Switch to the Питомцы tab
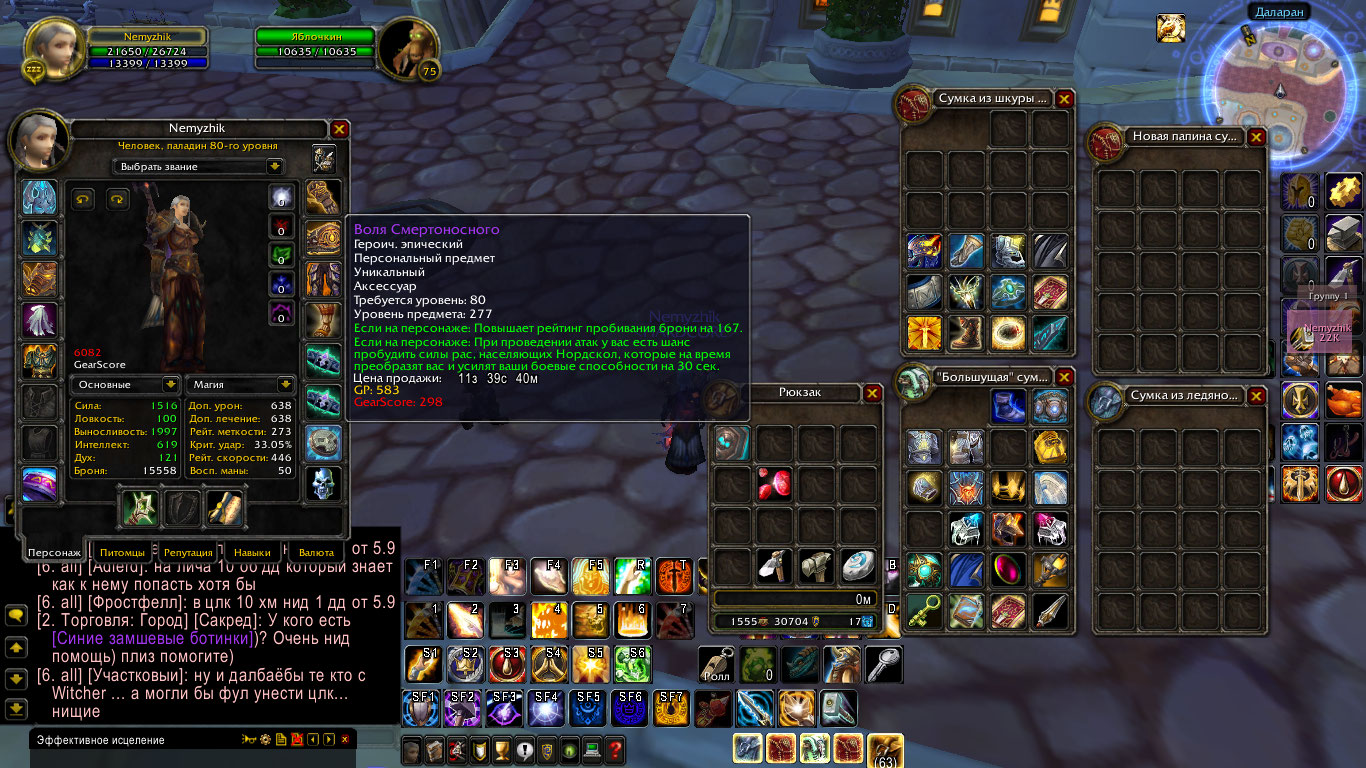 [x=125, y=552]
